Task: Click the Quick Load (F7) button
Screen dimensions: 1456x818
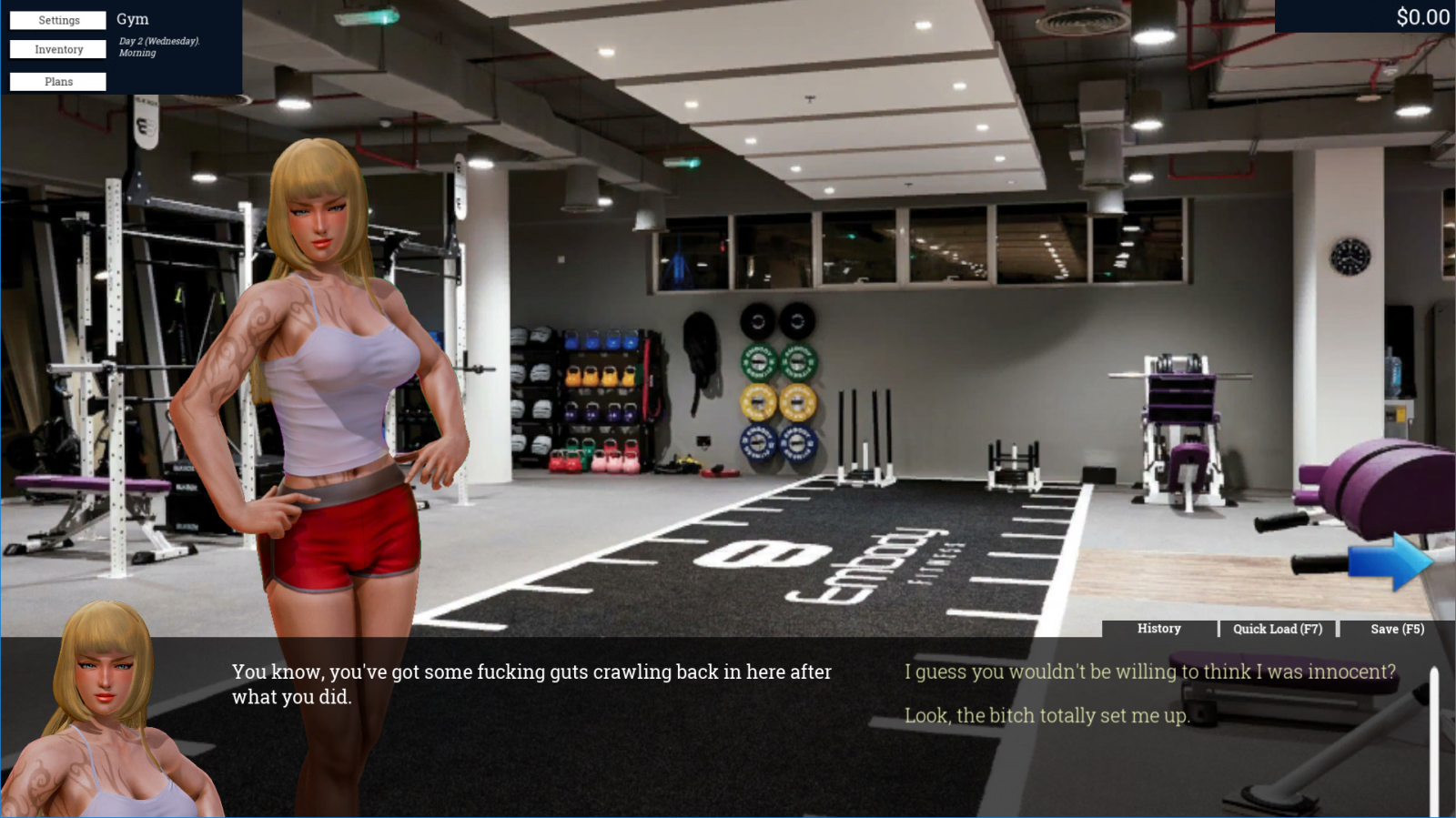Action: pos(1277,629)
